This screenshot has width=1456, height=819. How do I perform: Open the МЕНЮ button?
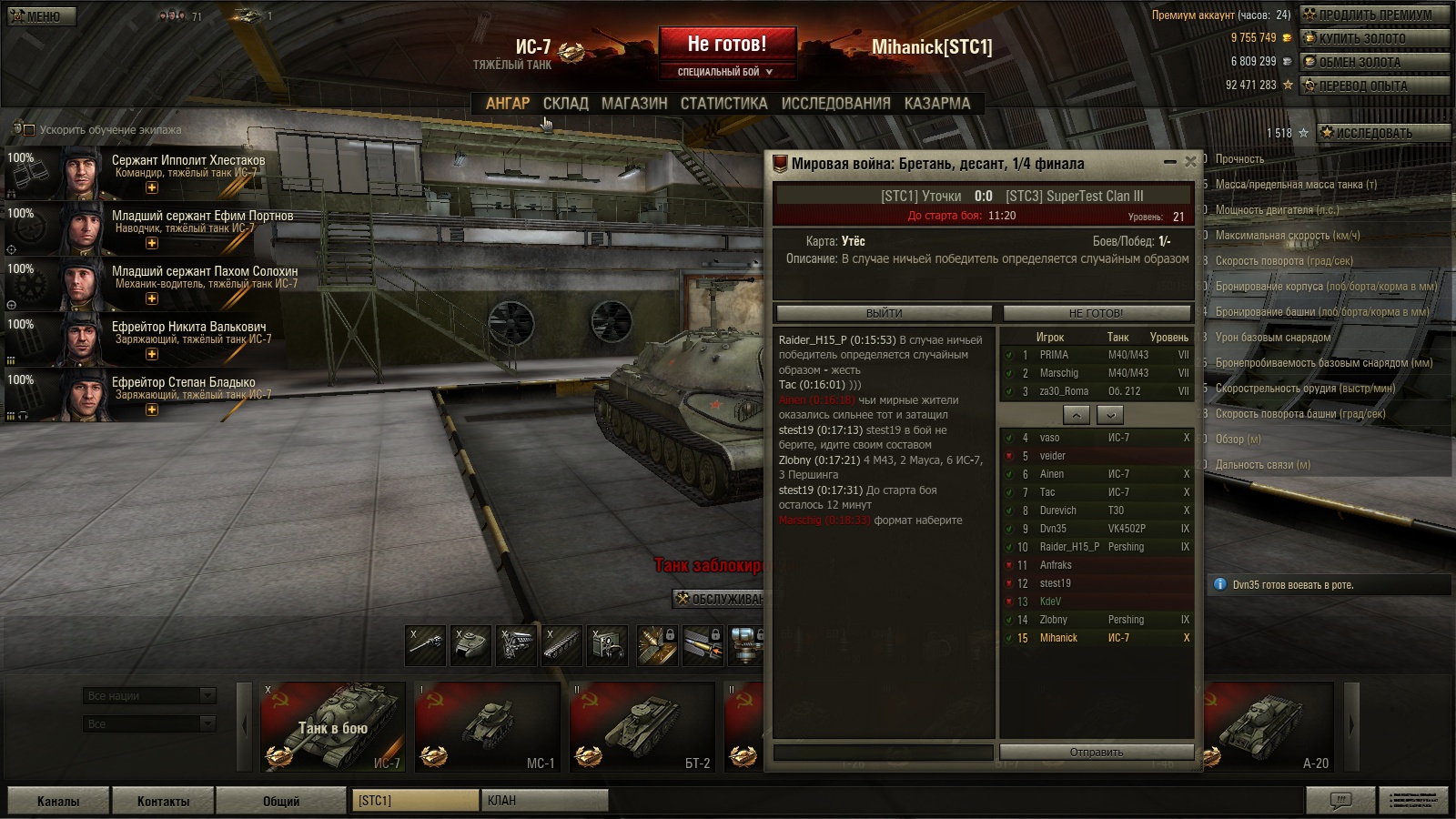point(41,15)
